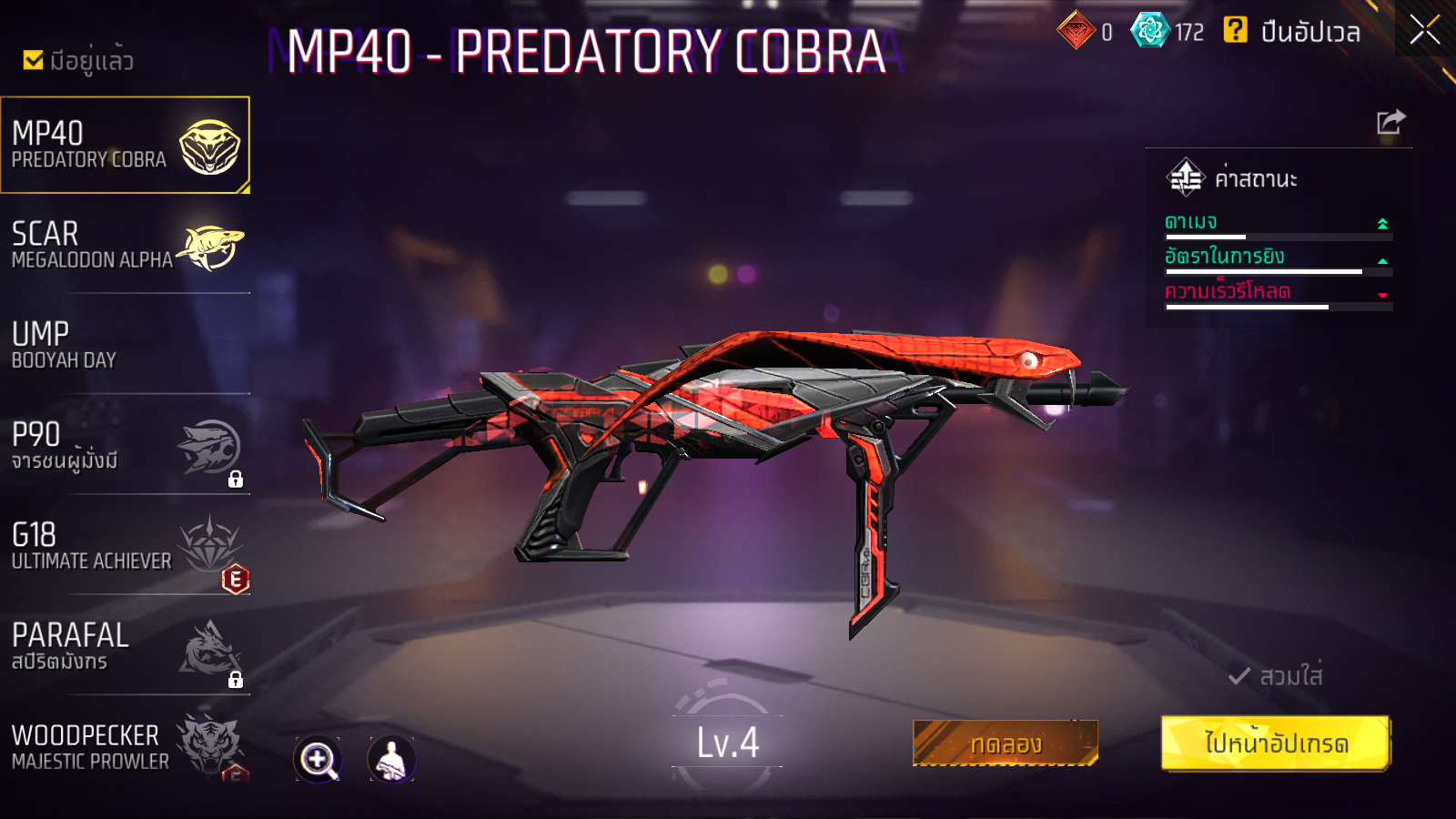Screen dimensions: 1456x819
Task: Try out the gun with the orange button
Action: pos(1006,743)
